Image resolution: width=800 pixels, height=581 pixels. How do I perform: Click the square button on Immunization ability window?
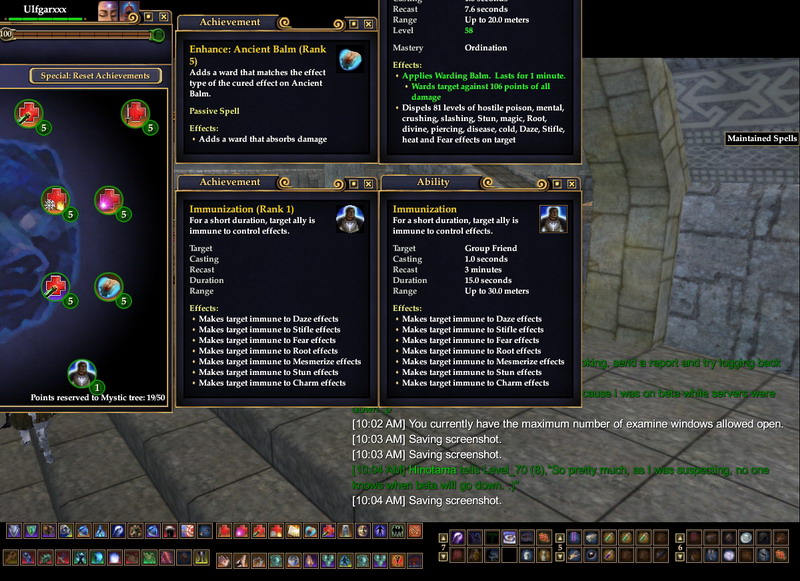(x=556, y=184)
